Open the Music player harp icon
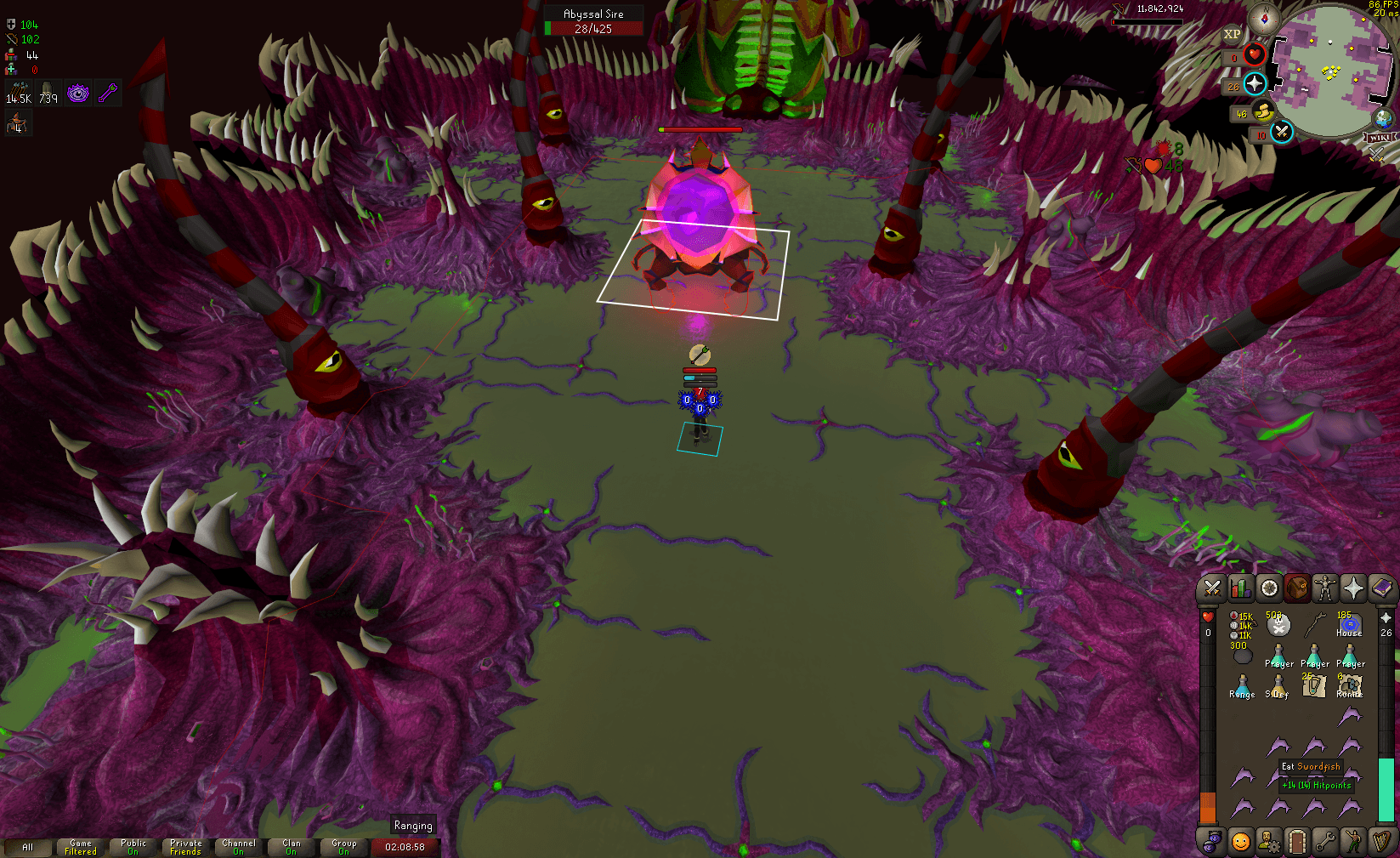Image resolution: width=1400 pixels, height=858 pixels. point(1381,840)
